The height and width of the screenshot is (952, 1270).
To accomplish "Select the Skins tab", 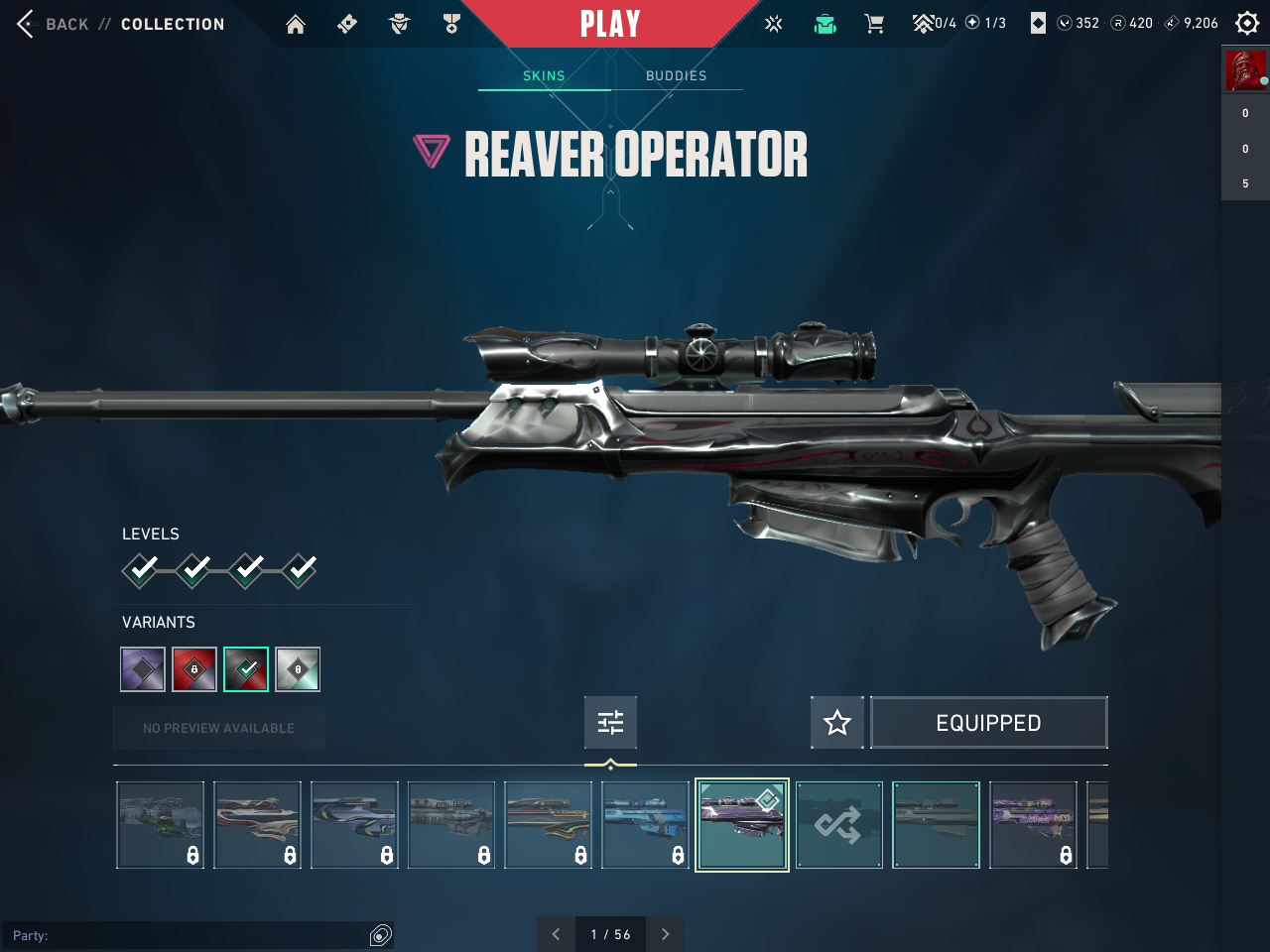I will [544, 76].
